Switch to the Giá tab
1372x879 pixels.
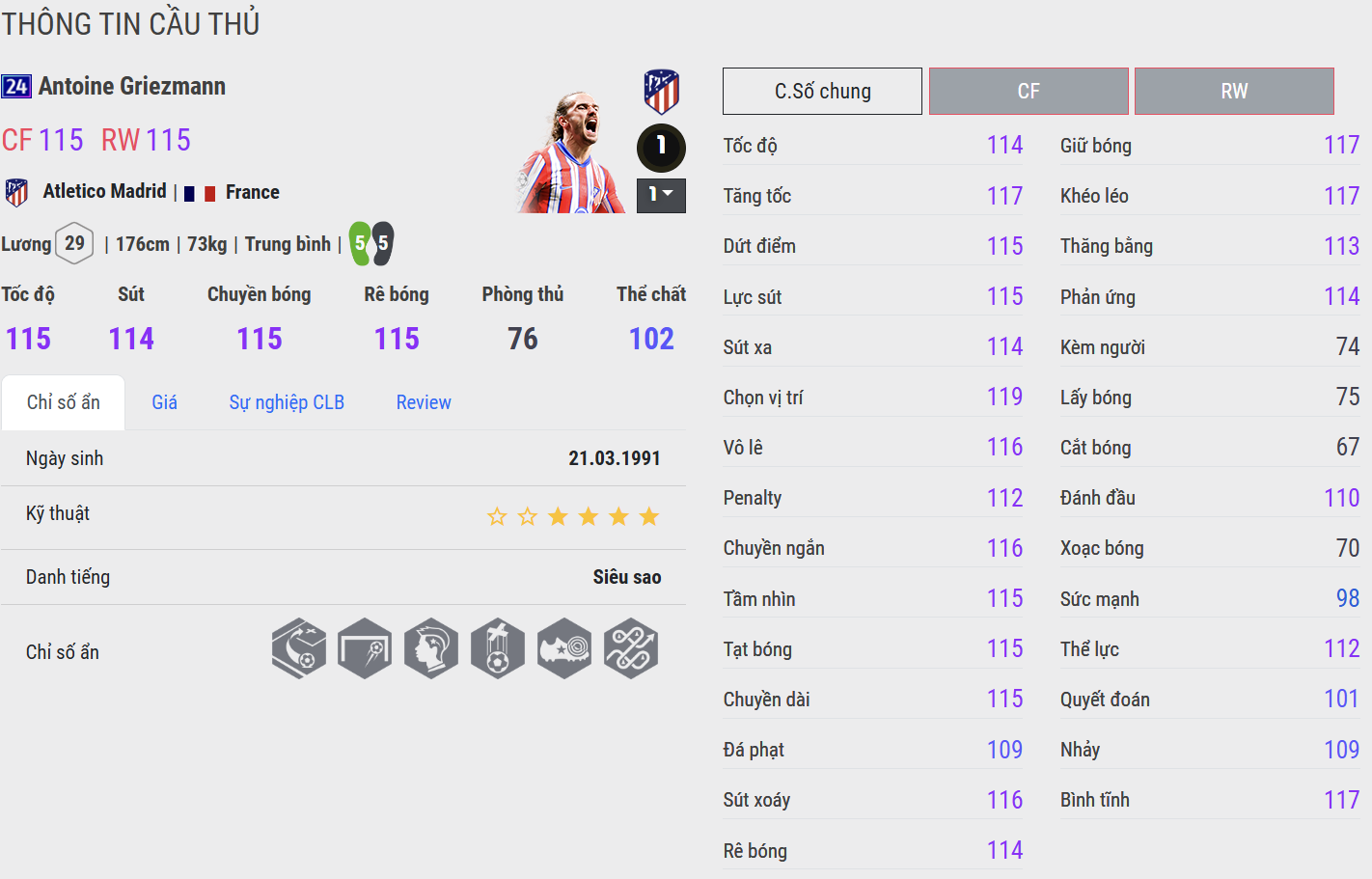pos(164,402)
